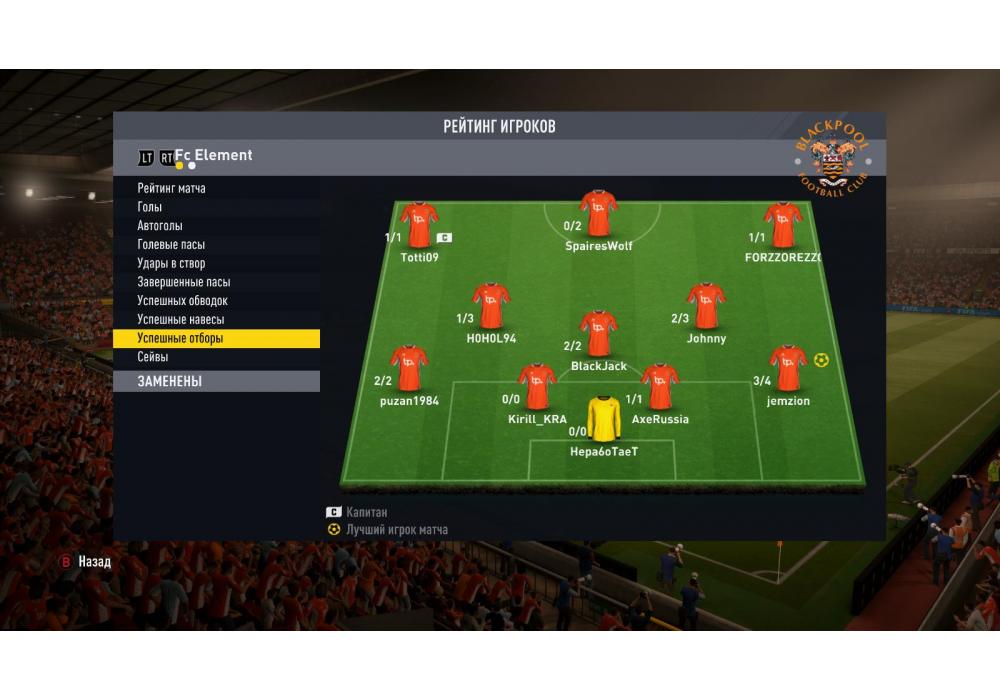Pick player Johnny's shirt
This screenshot has width=1000, height=700.
pyautogui.click(x=706, y=306)
